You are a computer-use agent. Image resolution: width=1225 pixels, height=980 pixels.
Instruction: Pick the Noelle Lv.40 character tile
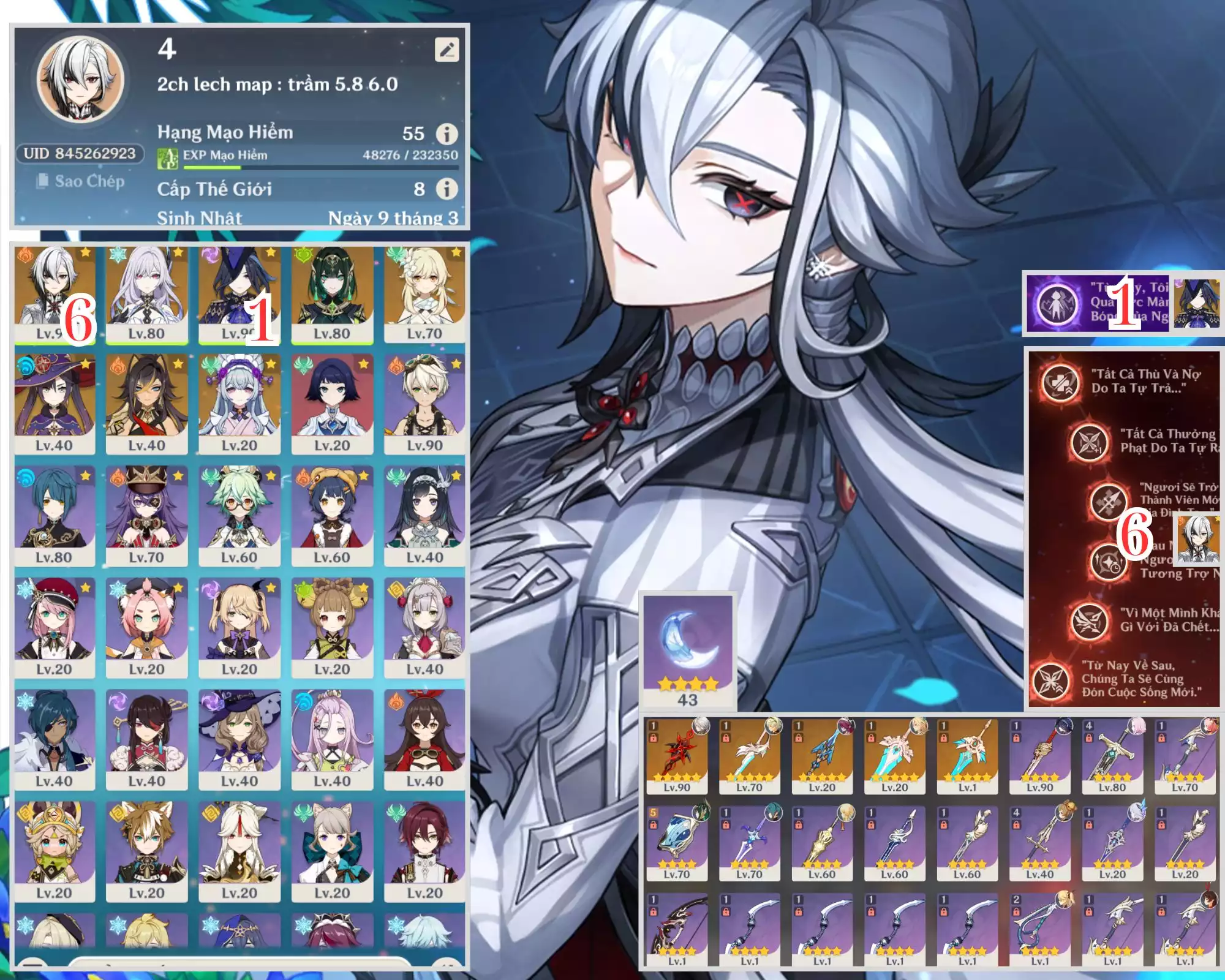424,627
